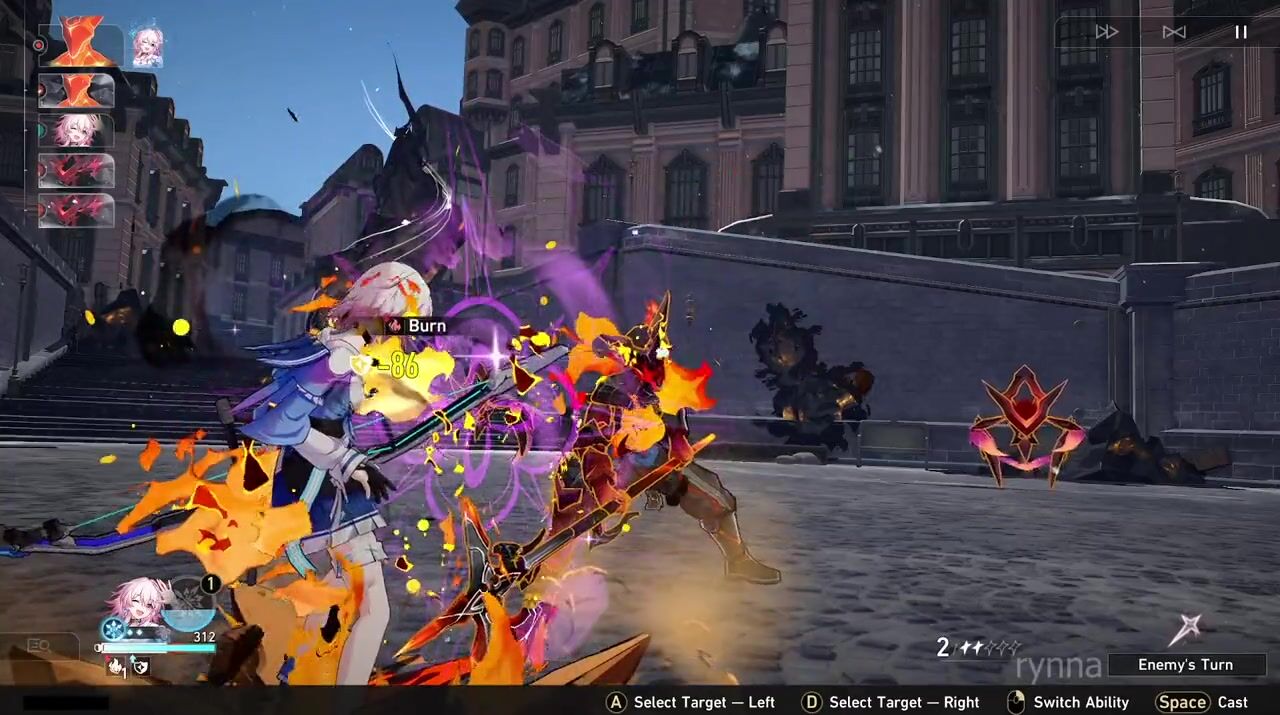Inspect the shield buff icon under health bar
Viewport: 1280px width, 715px height.
coord(140,666)
